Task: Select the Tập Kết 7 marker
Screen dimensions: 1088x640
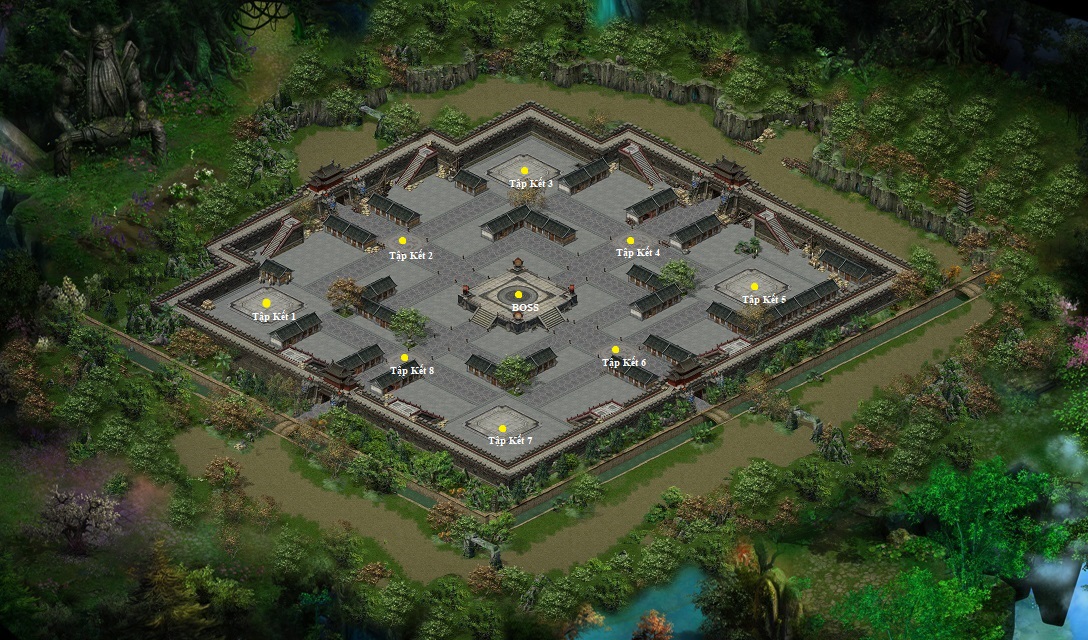Action: pyautogui.click(x=503, y=429)
